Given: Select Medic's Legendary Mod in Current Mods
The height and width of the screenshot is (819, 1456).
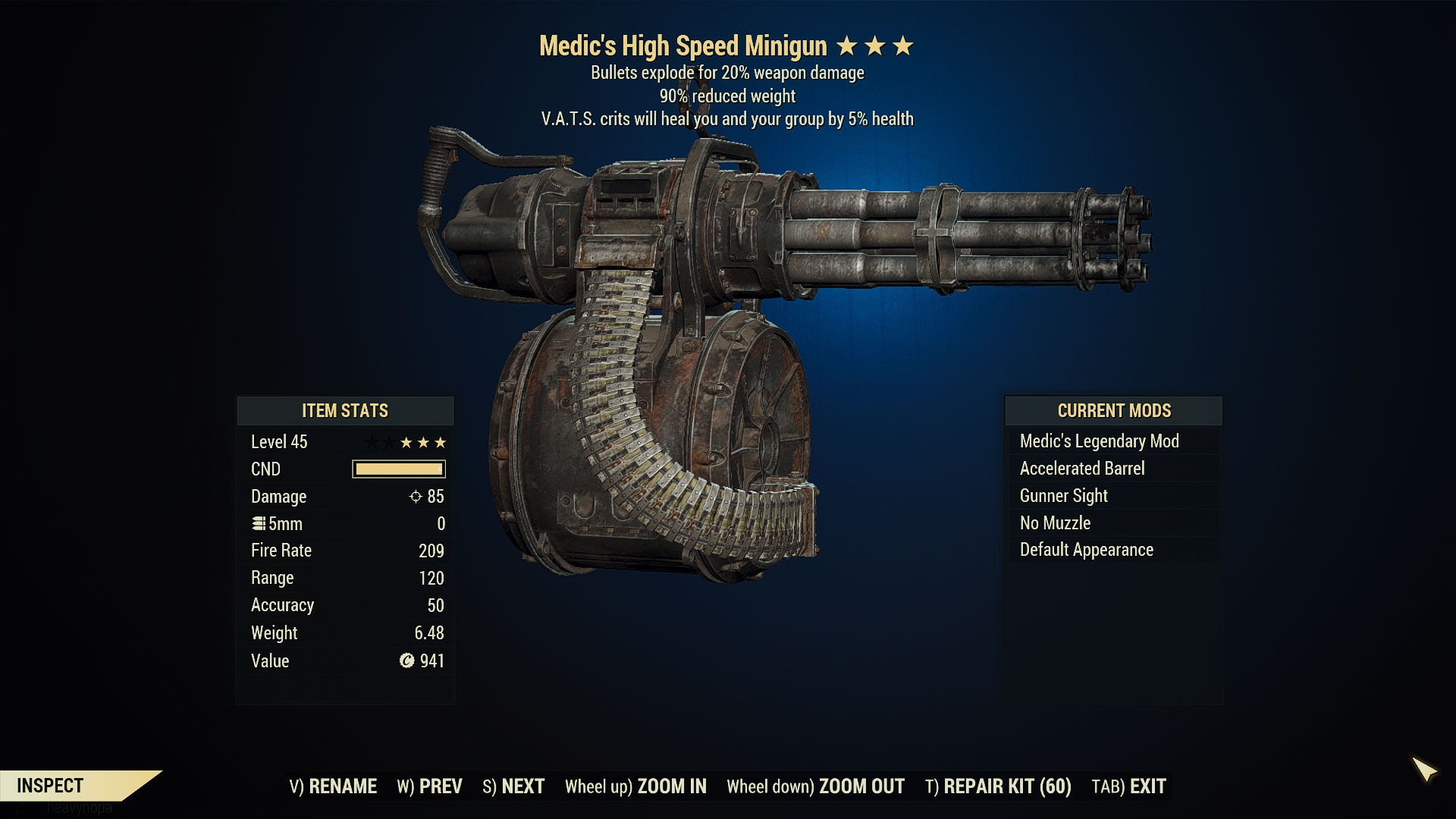Looking at the screenshot, I should [x=1100, y=441].
